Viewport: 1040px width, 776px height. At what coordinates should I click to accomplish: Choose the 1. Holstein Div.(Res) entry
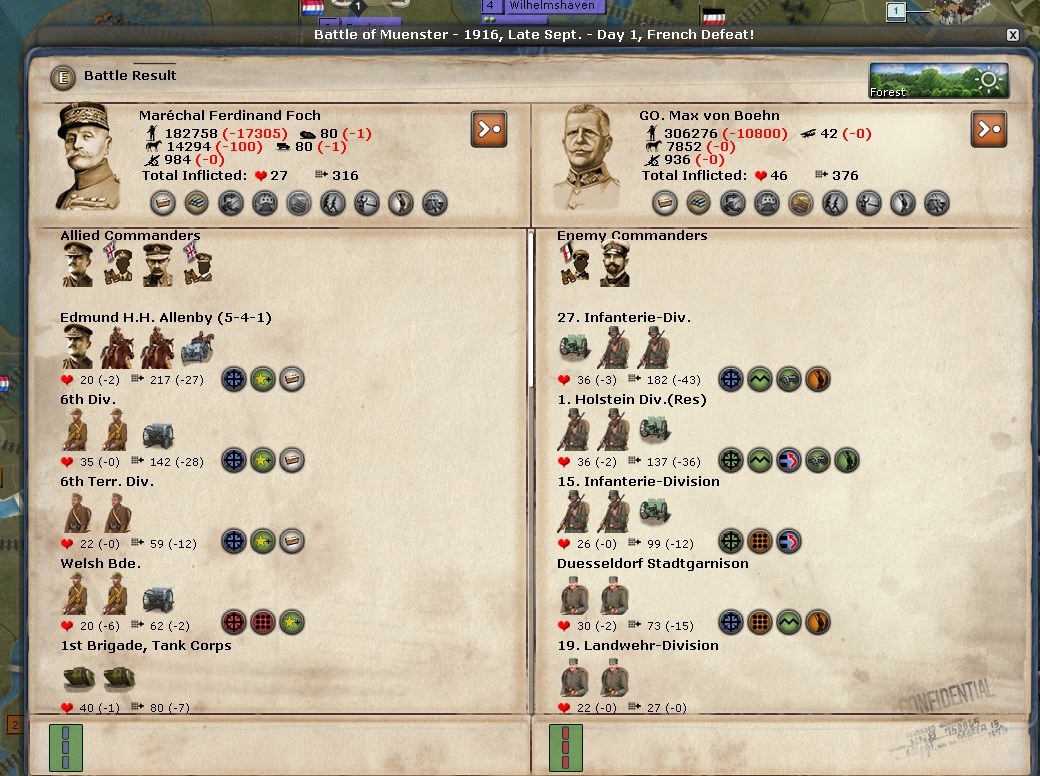click(631, 400)
